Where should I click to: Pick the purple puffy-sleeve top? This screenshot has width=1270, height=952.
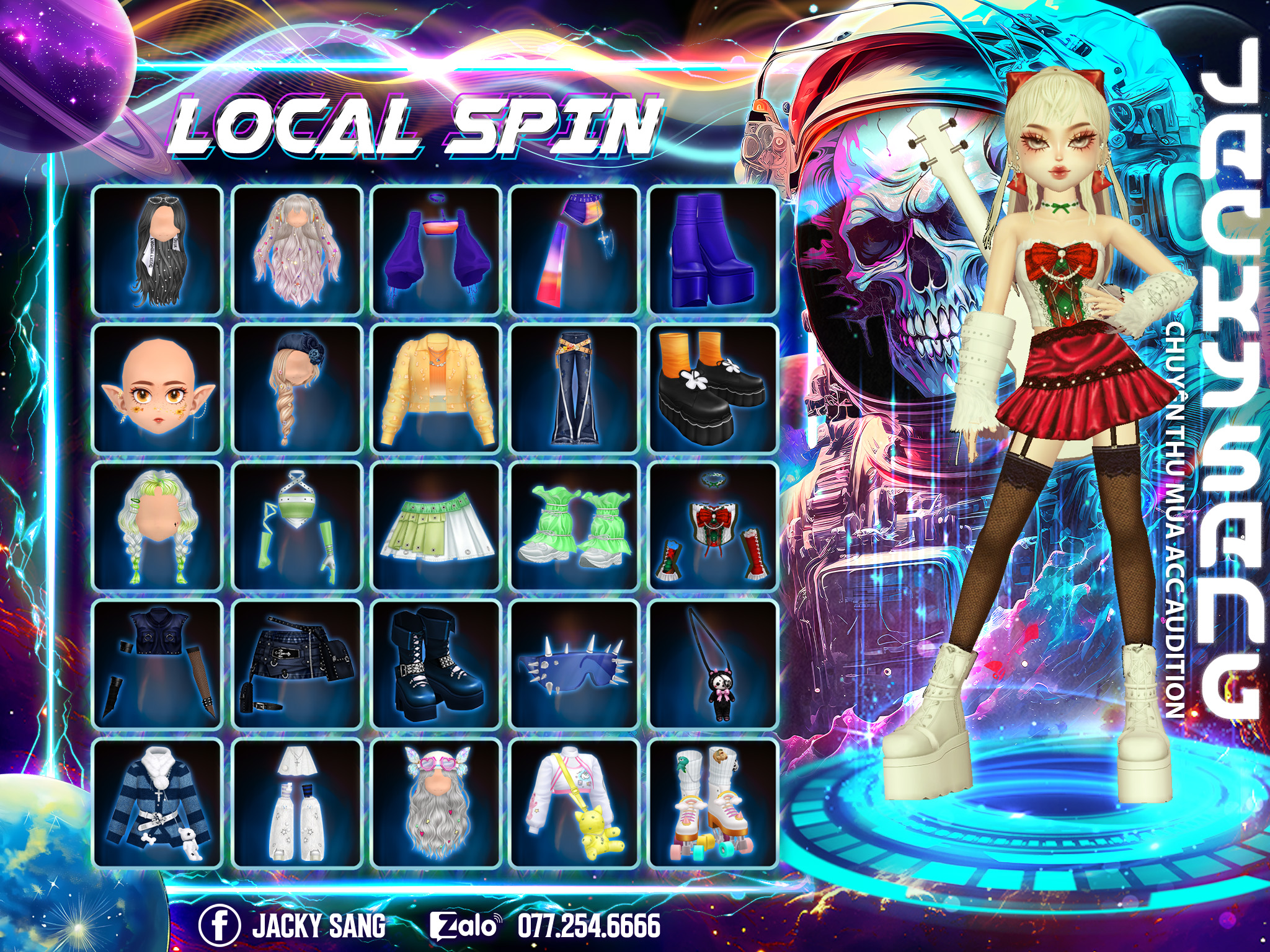coord(435,250)
